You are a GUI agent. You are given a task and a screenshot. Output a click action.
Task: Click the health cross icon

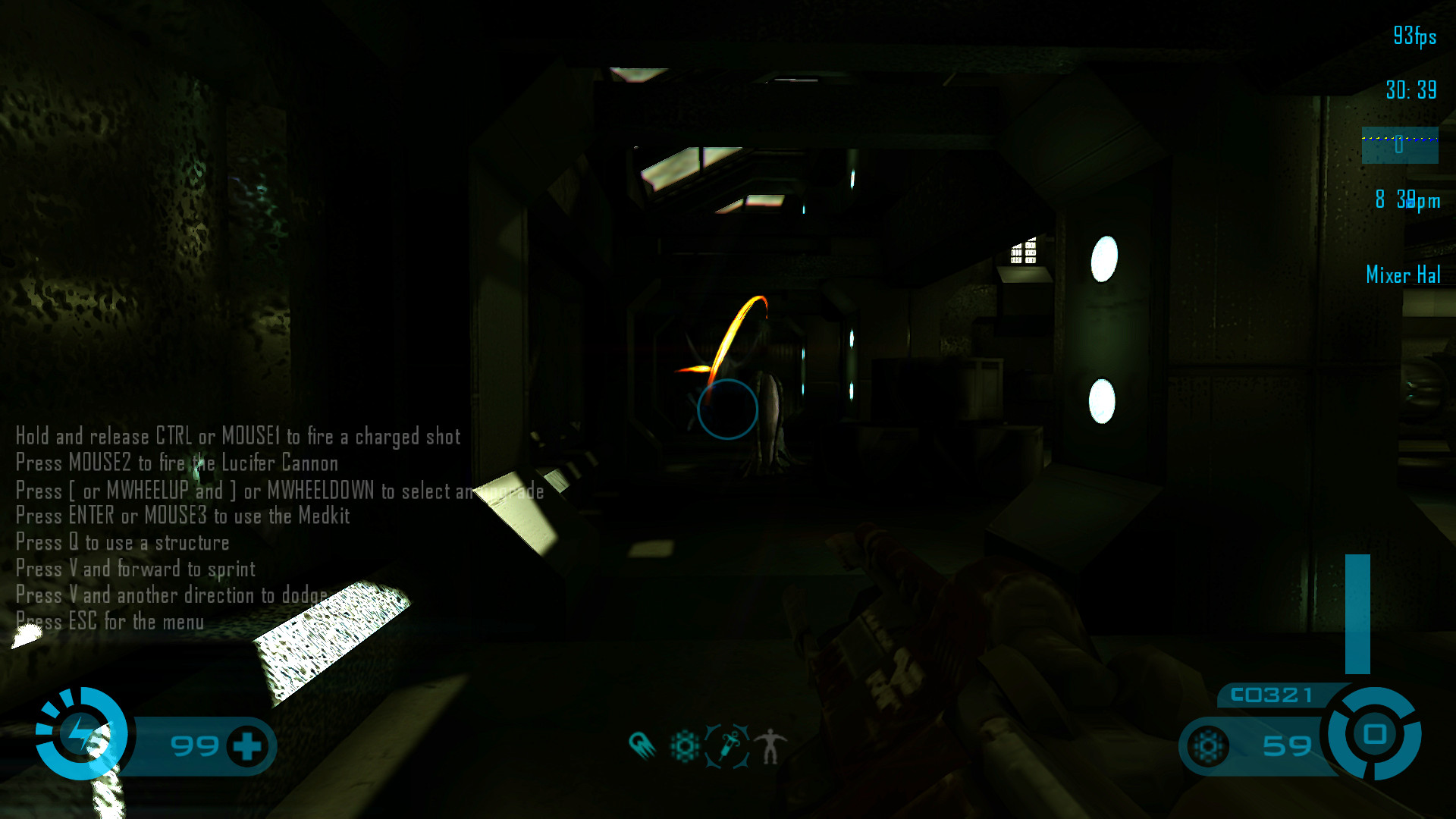(x=247, y=746)
